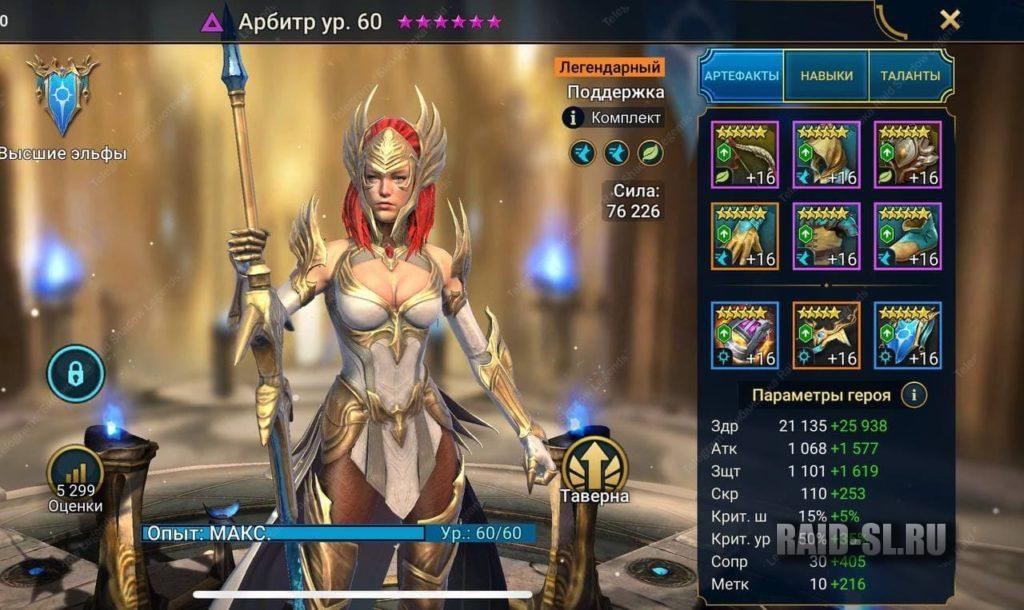Click the Высшие эльфы faction crest
This screenshot has height=610, width=1024.
(62, 95)
